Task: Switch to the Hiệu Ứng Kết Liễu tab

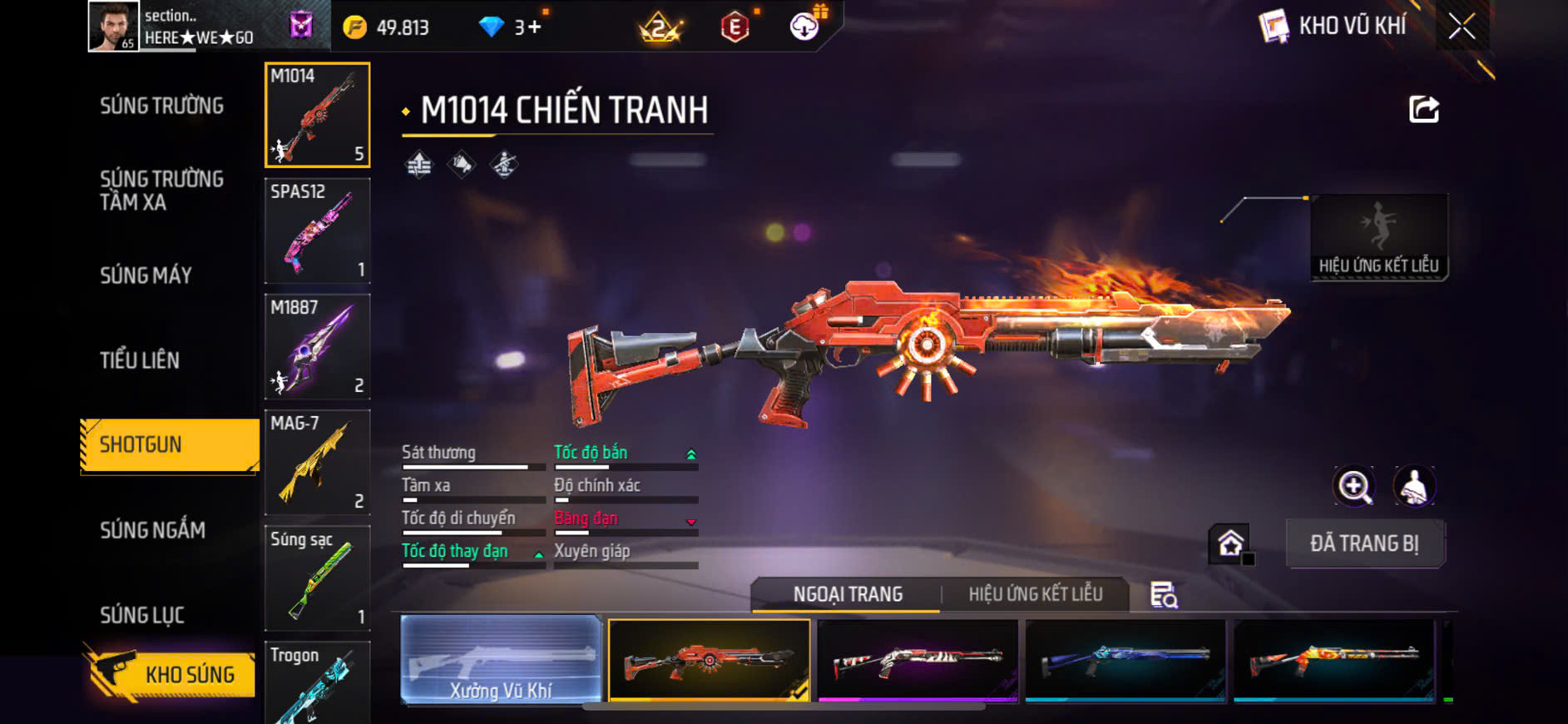Action: pyautogui.click(x=1035, y=594)
